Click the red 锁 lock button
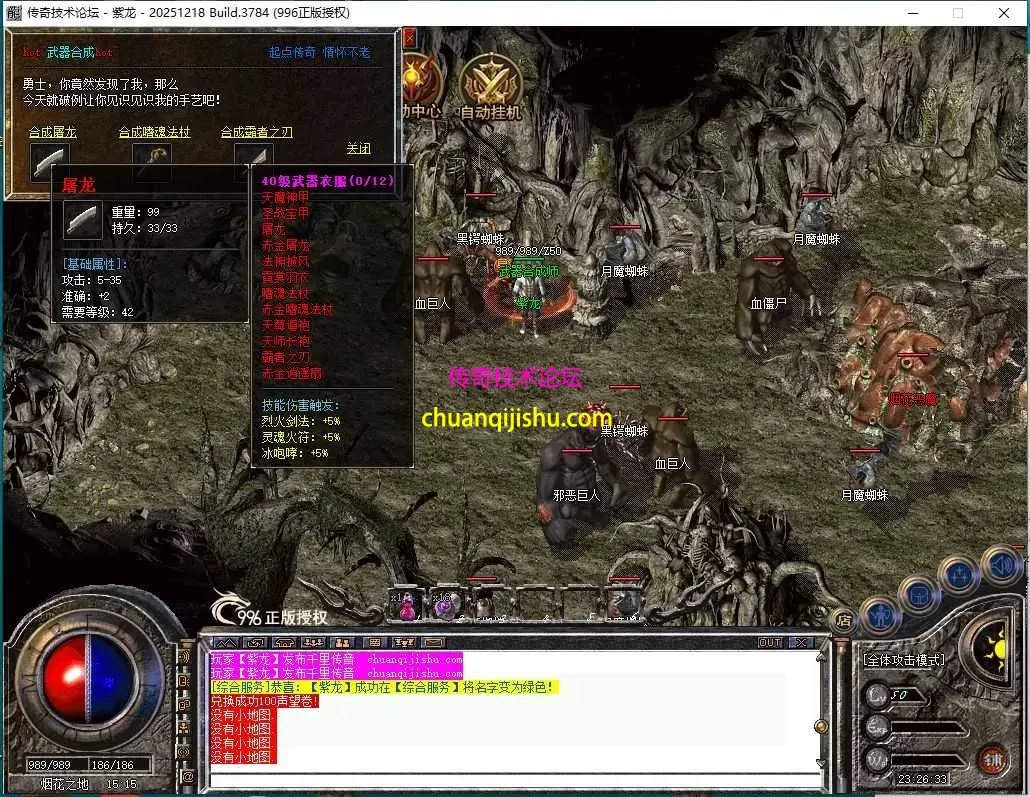 993,759
